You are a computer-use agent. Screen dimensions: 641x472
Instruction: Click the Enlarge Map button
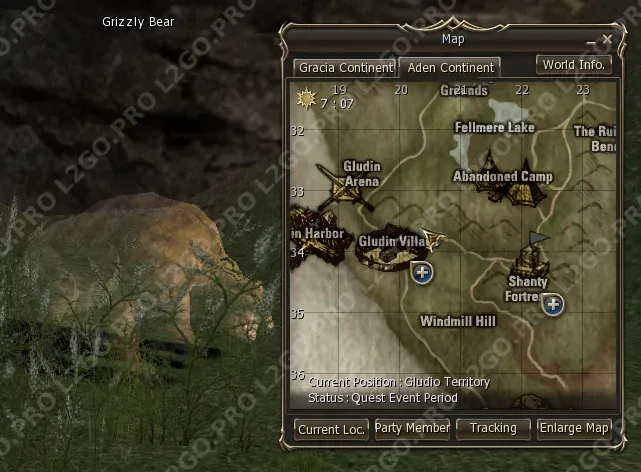pyautogui.click(x=574, y=428)
